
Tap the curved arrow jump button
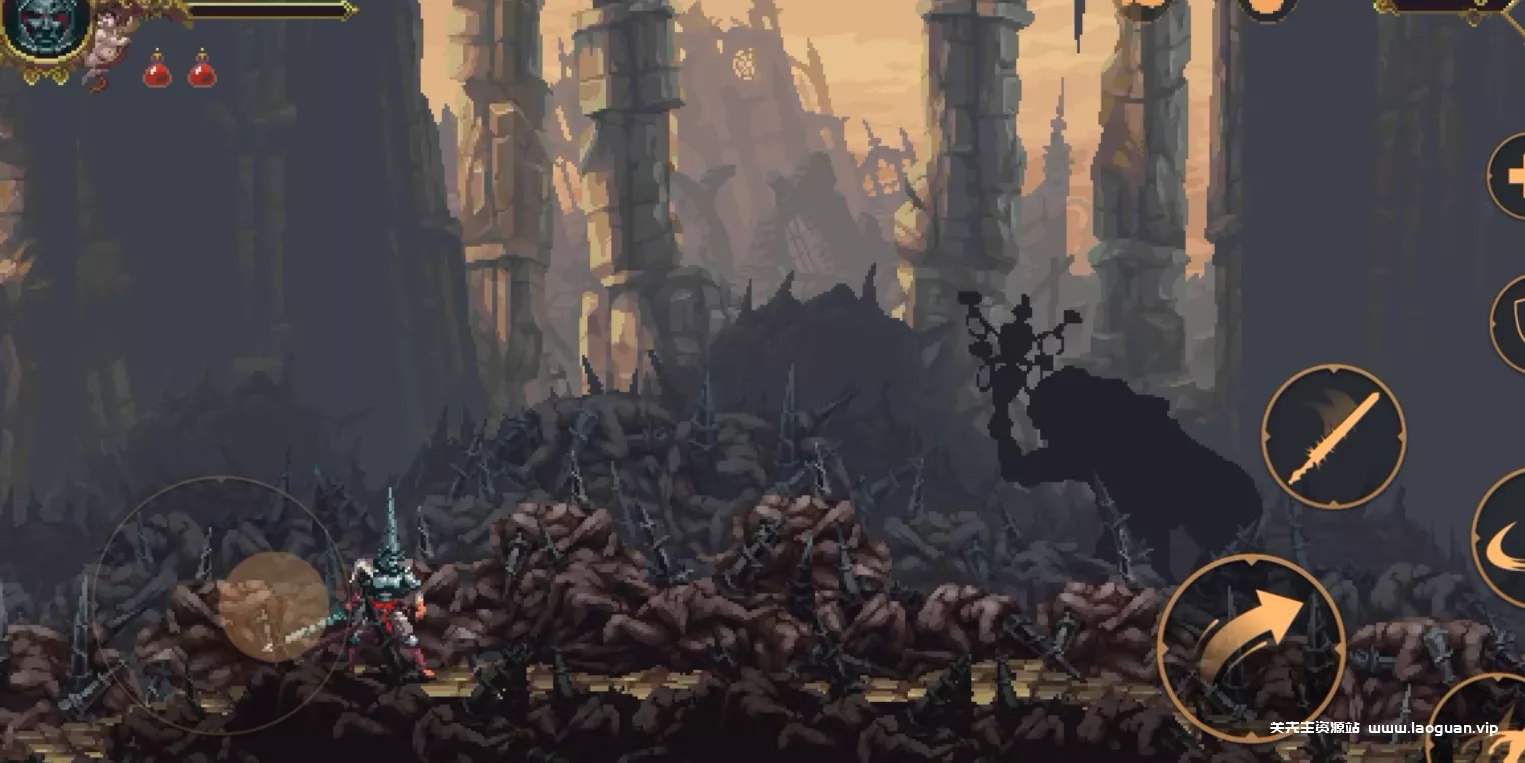click(x=1251, y=647)
